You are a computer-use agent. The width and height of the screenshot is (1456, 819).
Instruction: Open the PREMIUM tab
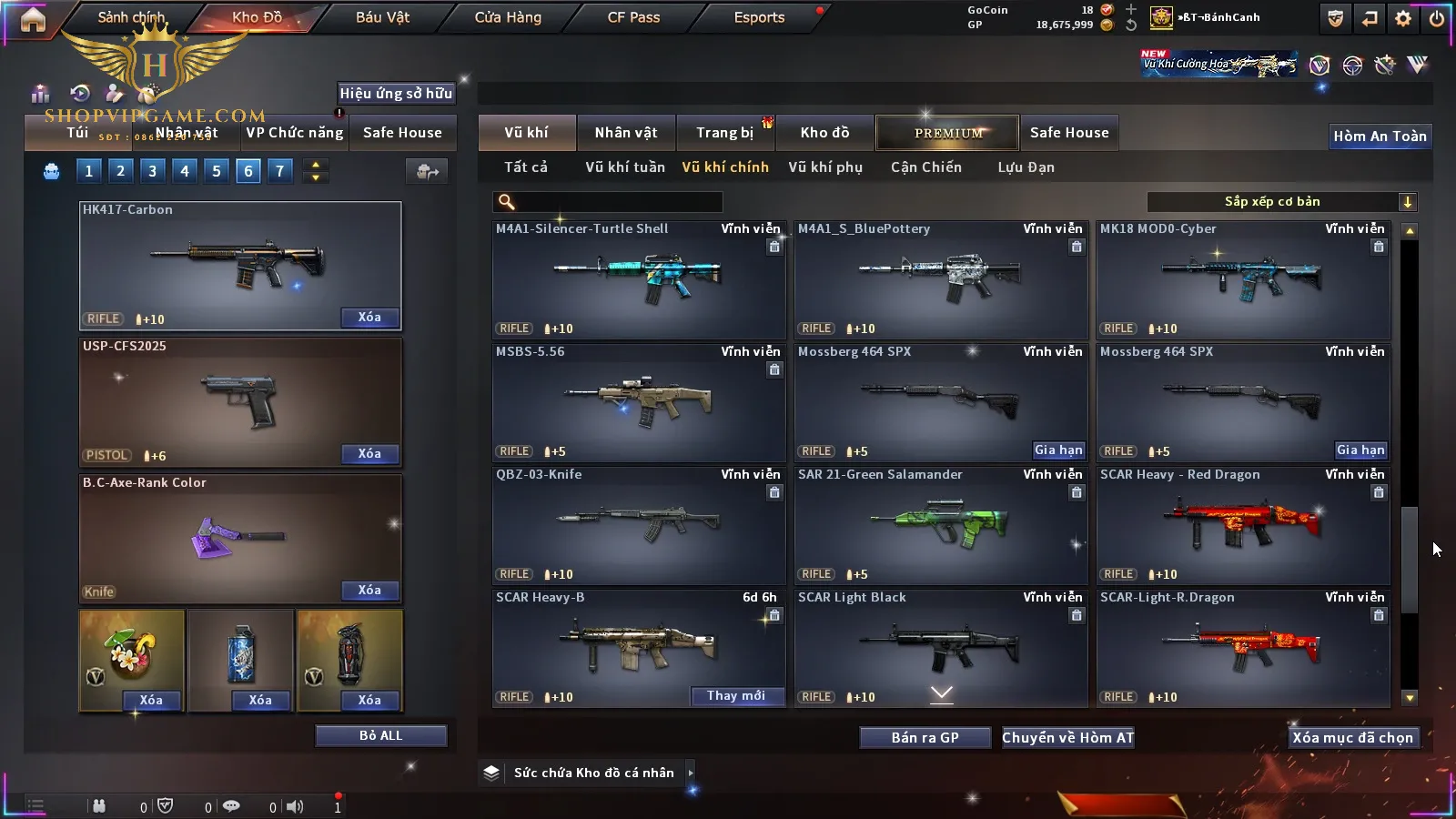click(947, 133)
